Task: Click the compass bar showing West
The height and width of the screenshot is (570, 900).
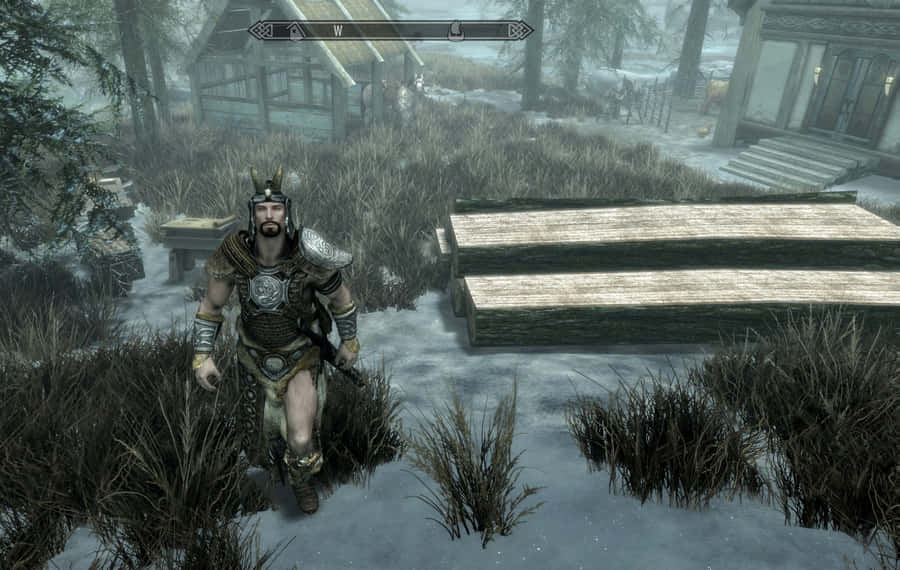Action: (390, 30)
